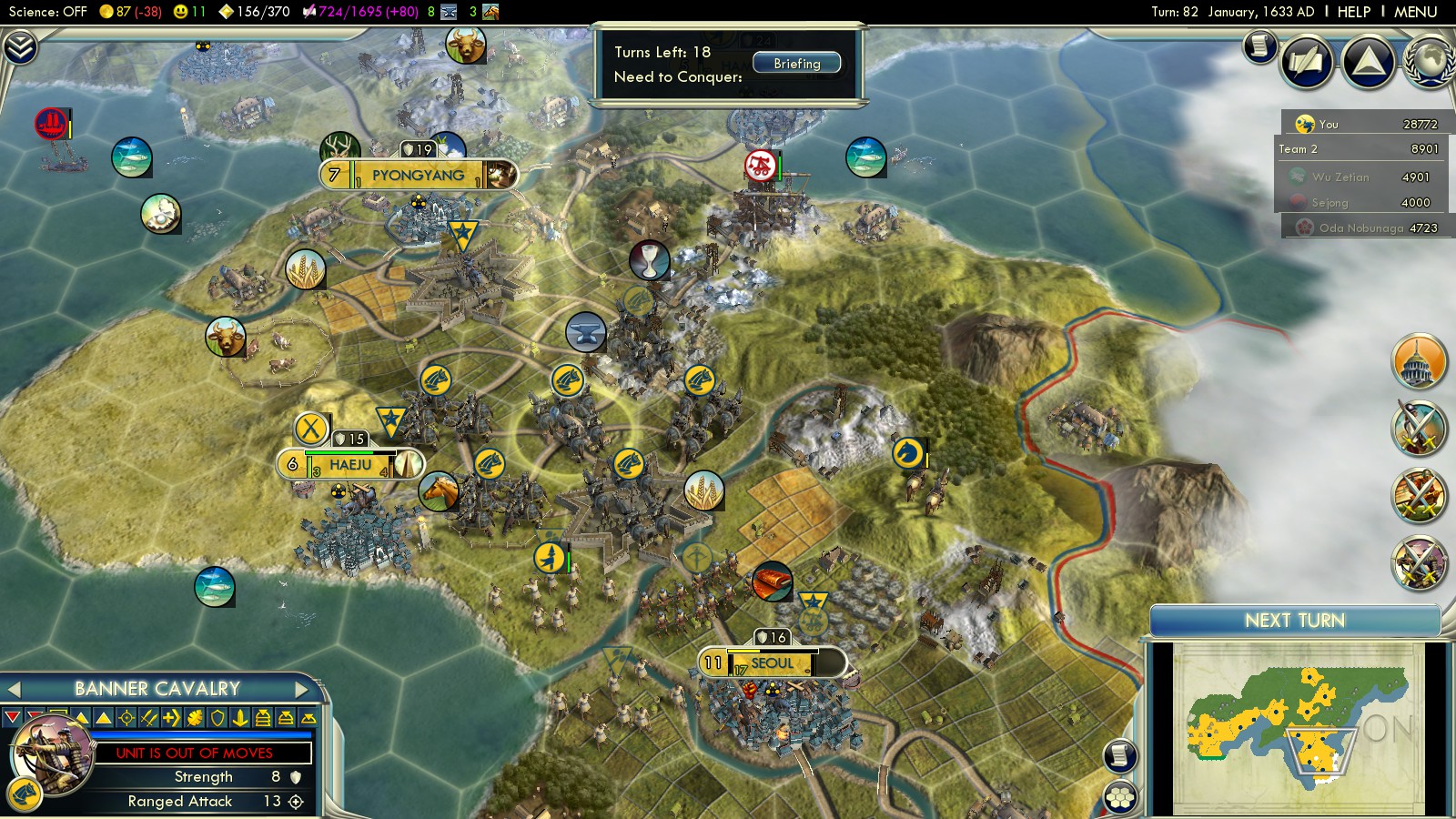Viewport: 1456px width, 819px height.
Task: Expand the top-left dropdown chevron button
Action: [x=19, y=47]
